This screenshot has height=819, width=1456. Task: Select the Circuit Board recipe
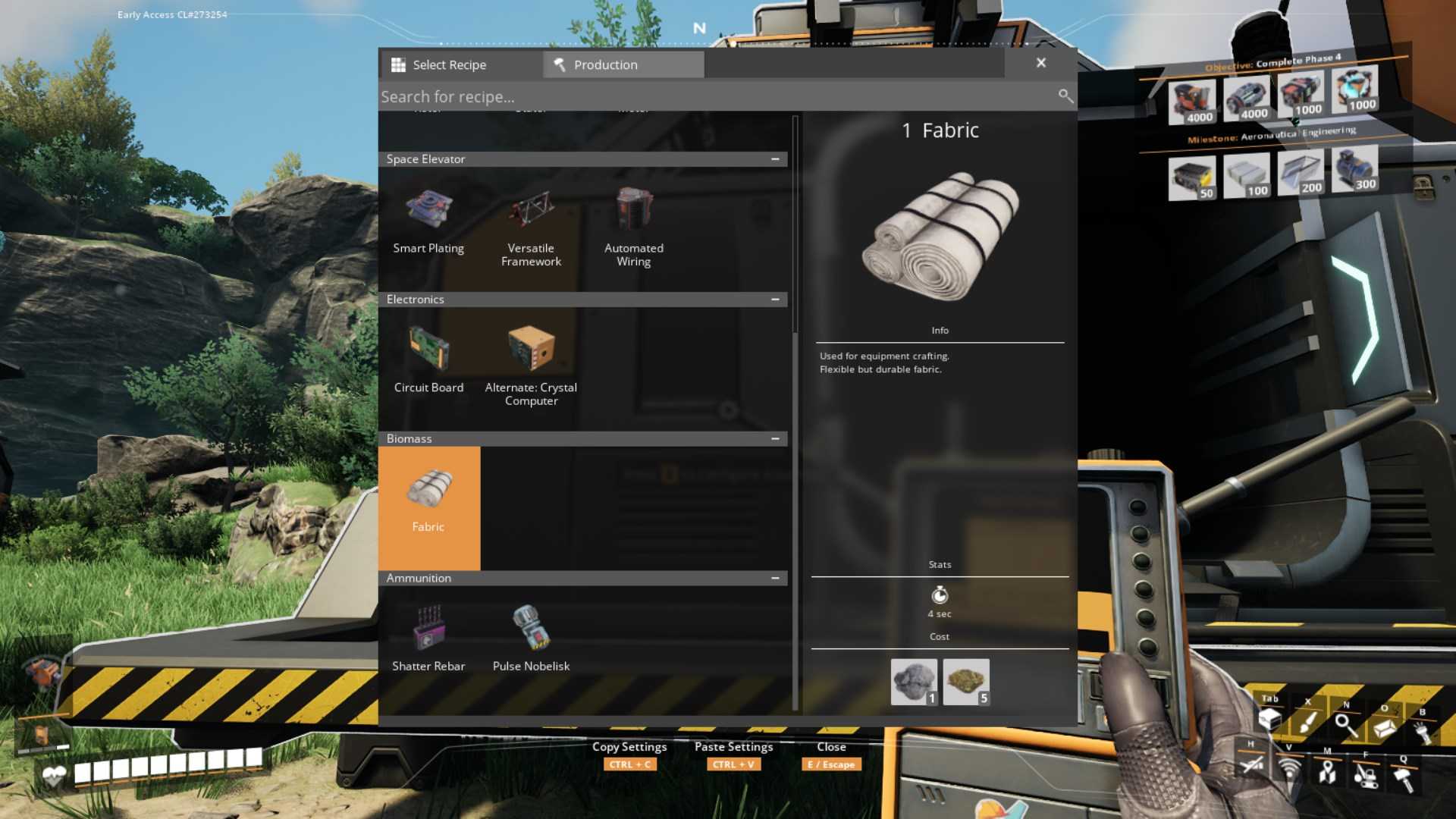click(x=428, y=362)
